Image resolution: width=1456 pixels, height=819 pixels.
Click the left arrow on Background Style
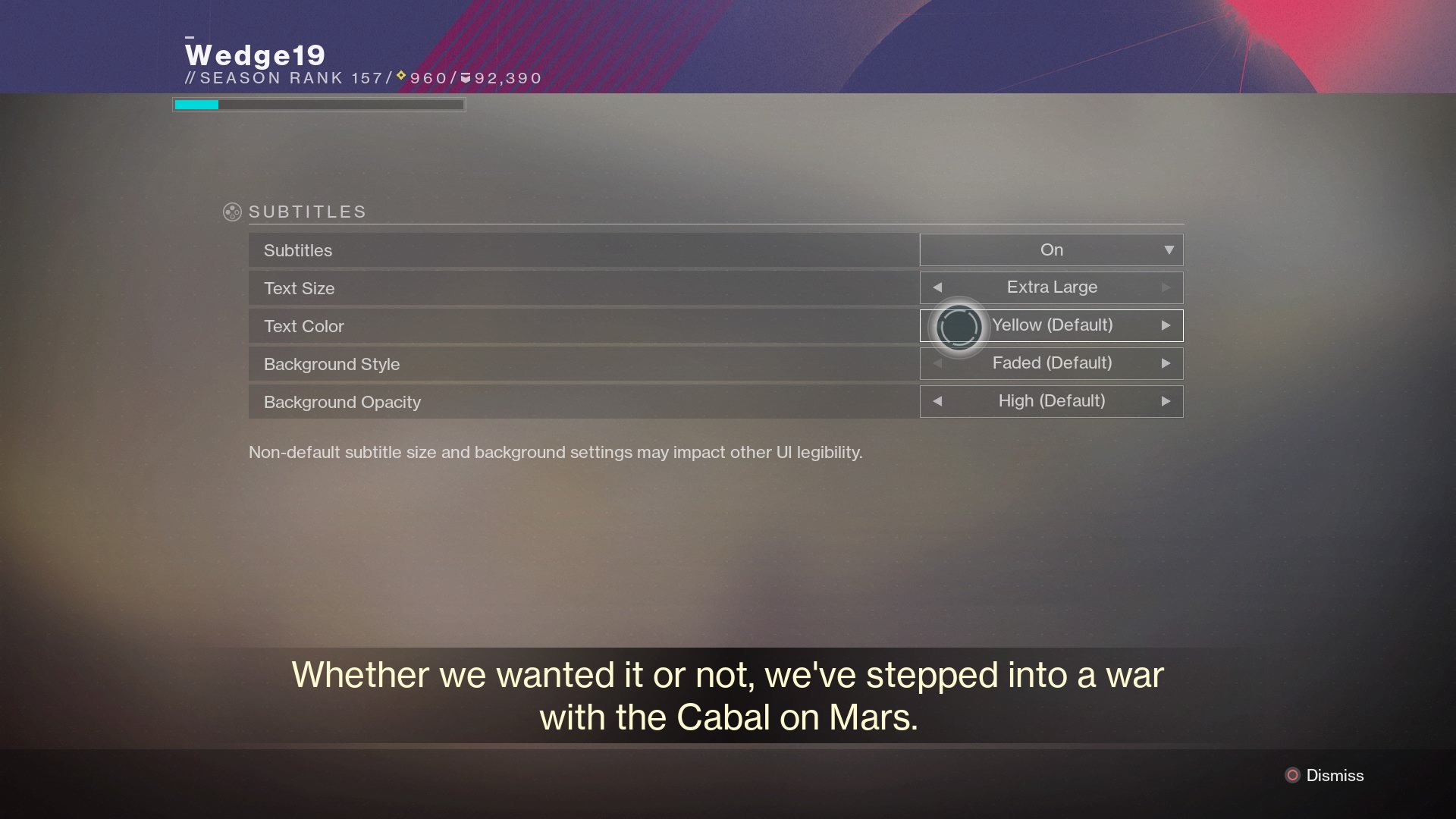[x=937, y=363]
